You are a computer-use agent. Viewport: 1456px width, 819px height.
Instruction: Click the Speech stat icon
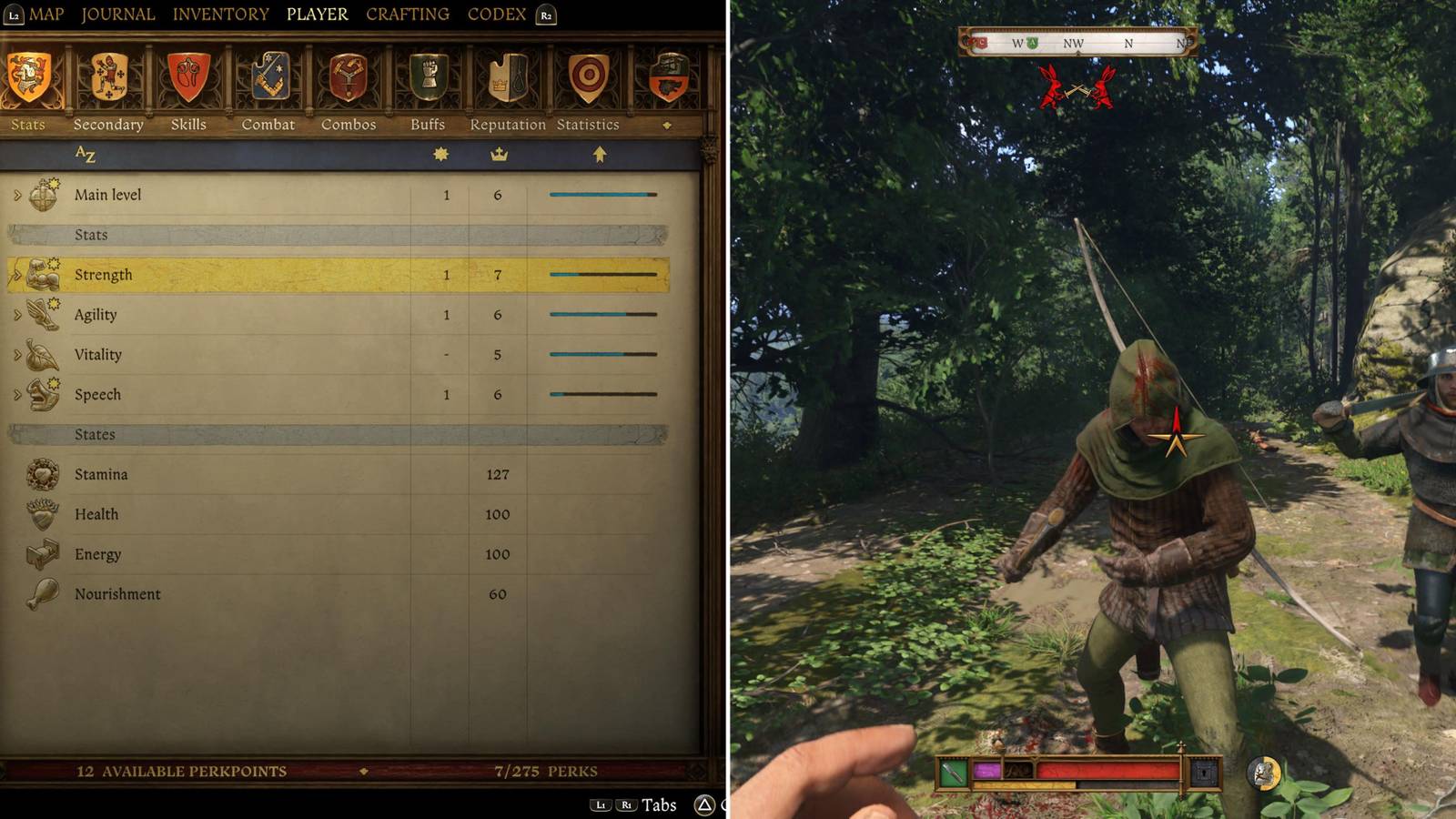pyautogui.click(x=40, y=394)
